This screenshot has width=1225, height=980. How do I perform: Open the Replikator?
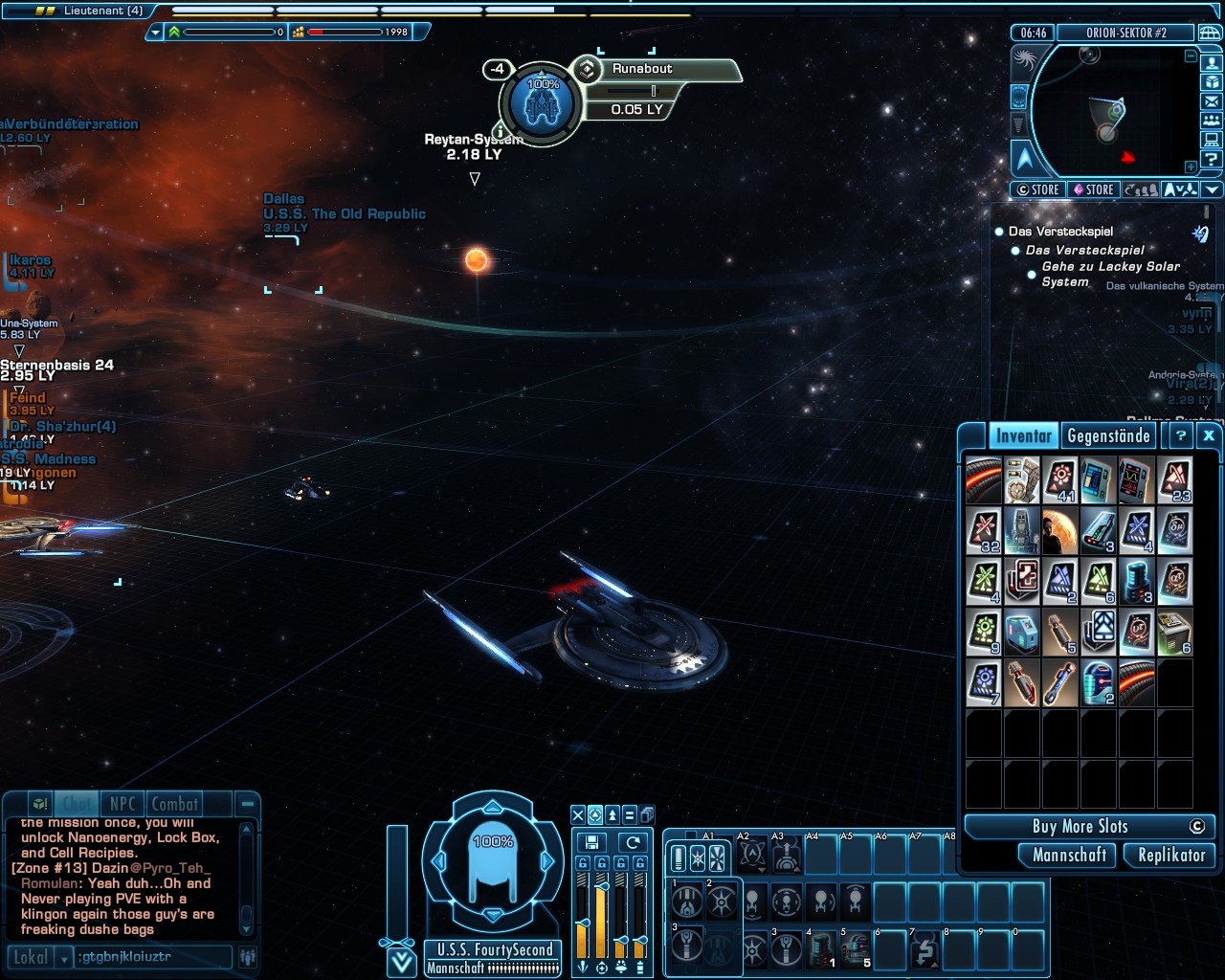coord(1170,856)
